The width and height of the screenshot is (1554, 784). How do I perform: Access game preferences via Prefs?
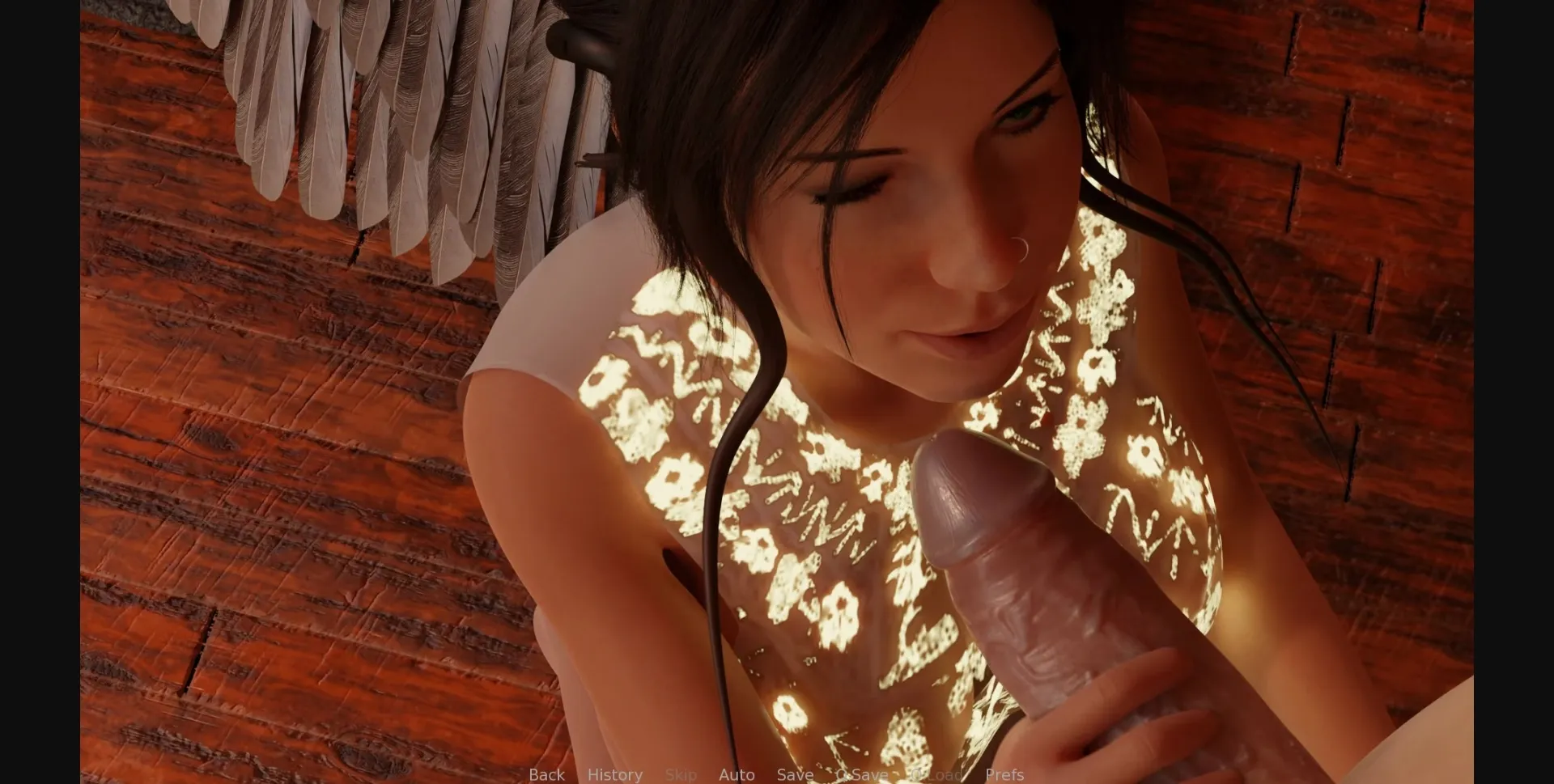pos(1005,773)
